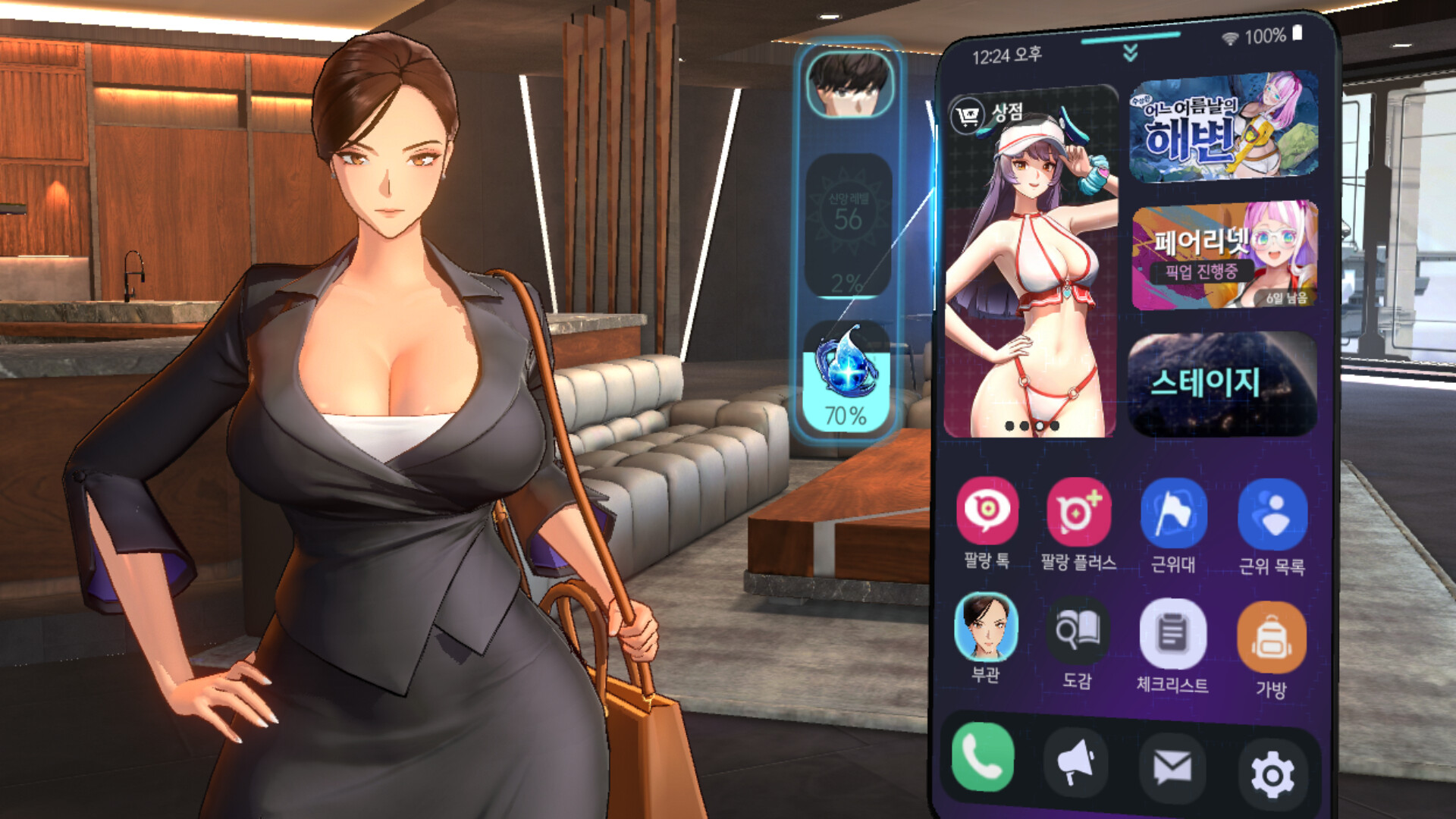Screen dimensions: 1456x819
Task: View the 근위 목록 roster
Action: click(x=1271, y=516)
